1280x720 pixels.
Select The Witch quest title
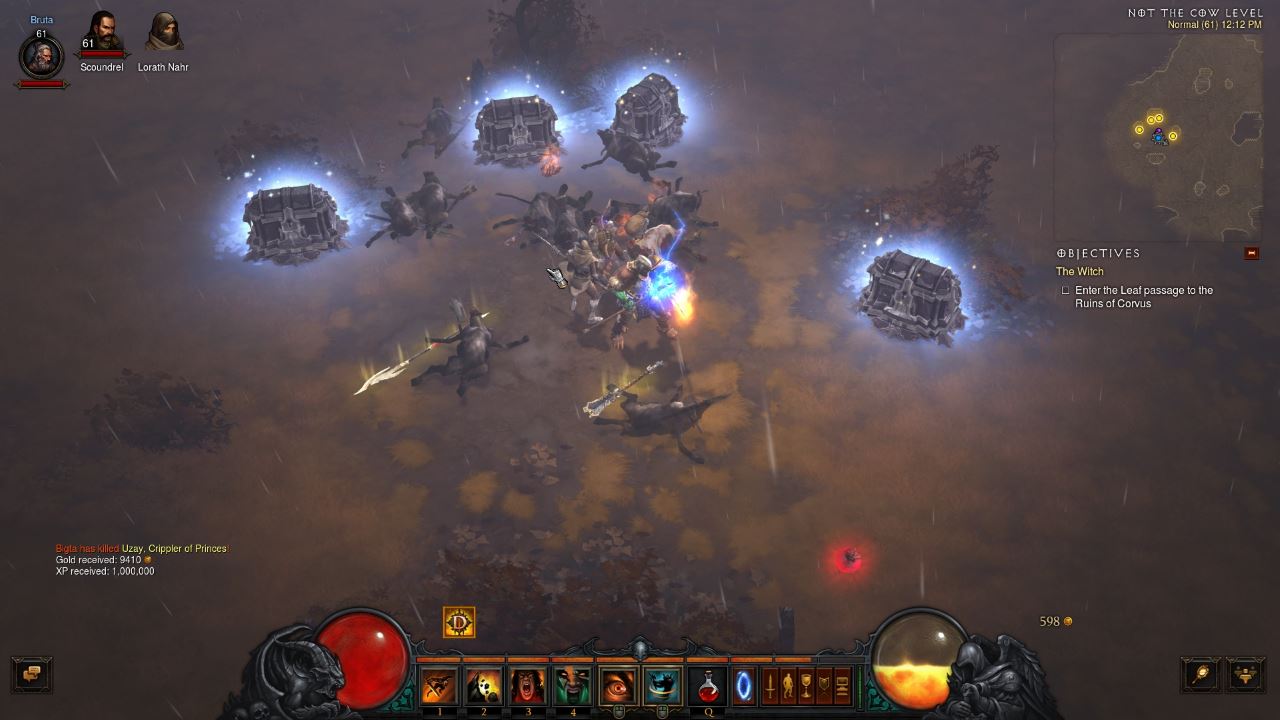point(1080,272)
